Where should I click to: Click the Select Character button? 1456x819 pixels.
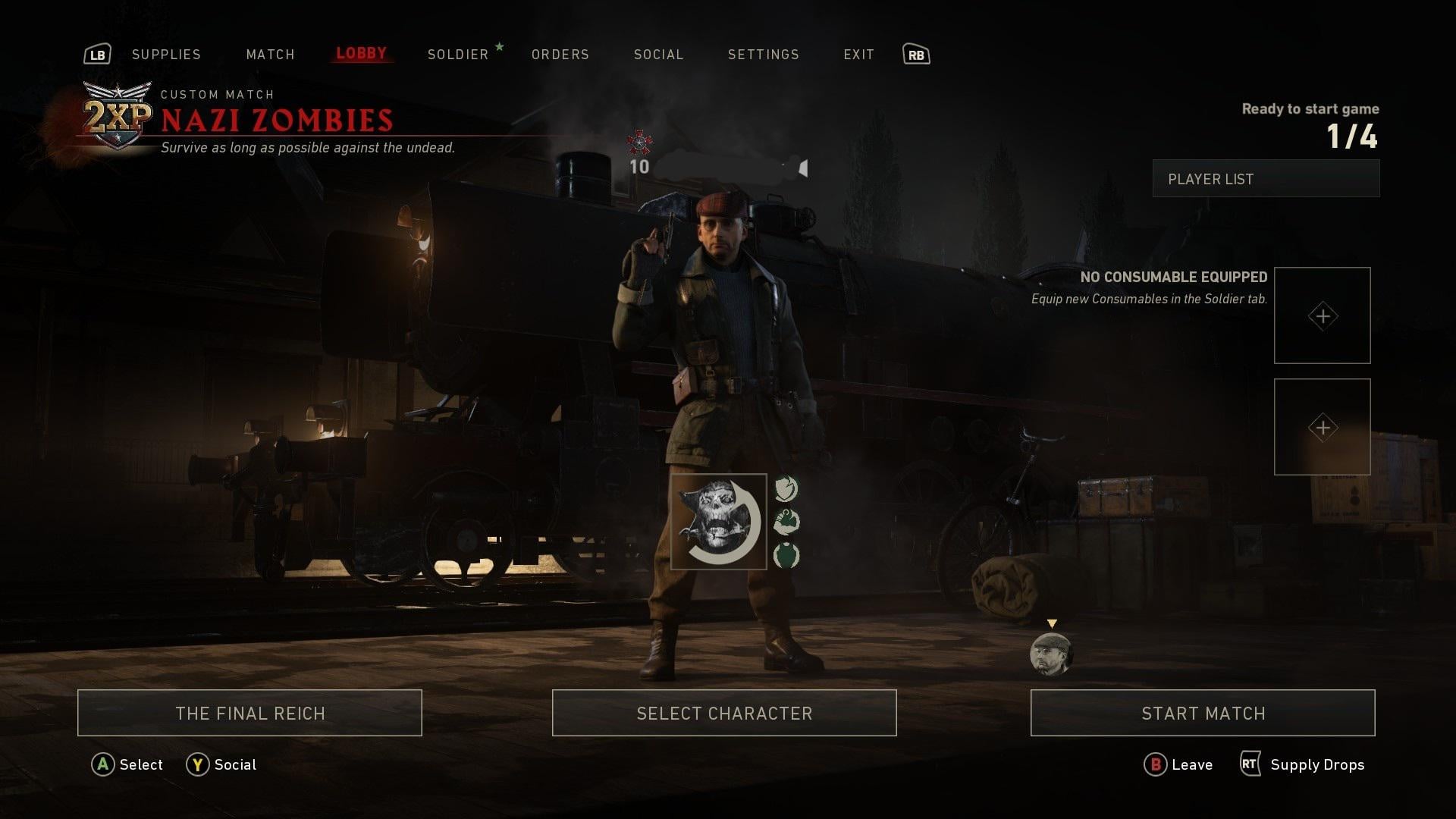click(x=724, y=713)
